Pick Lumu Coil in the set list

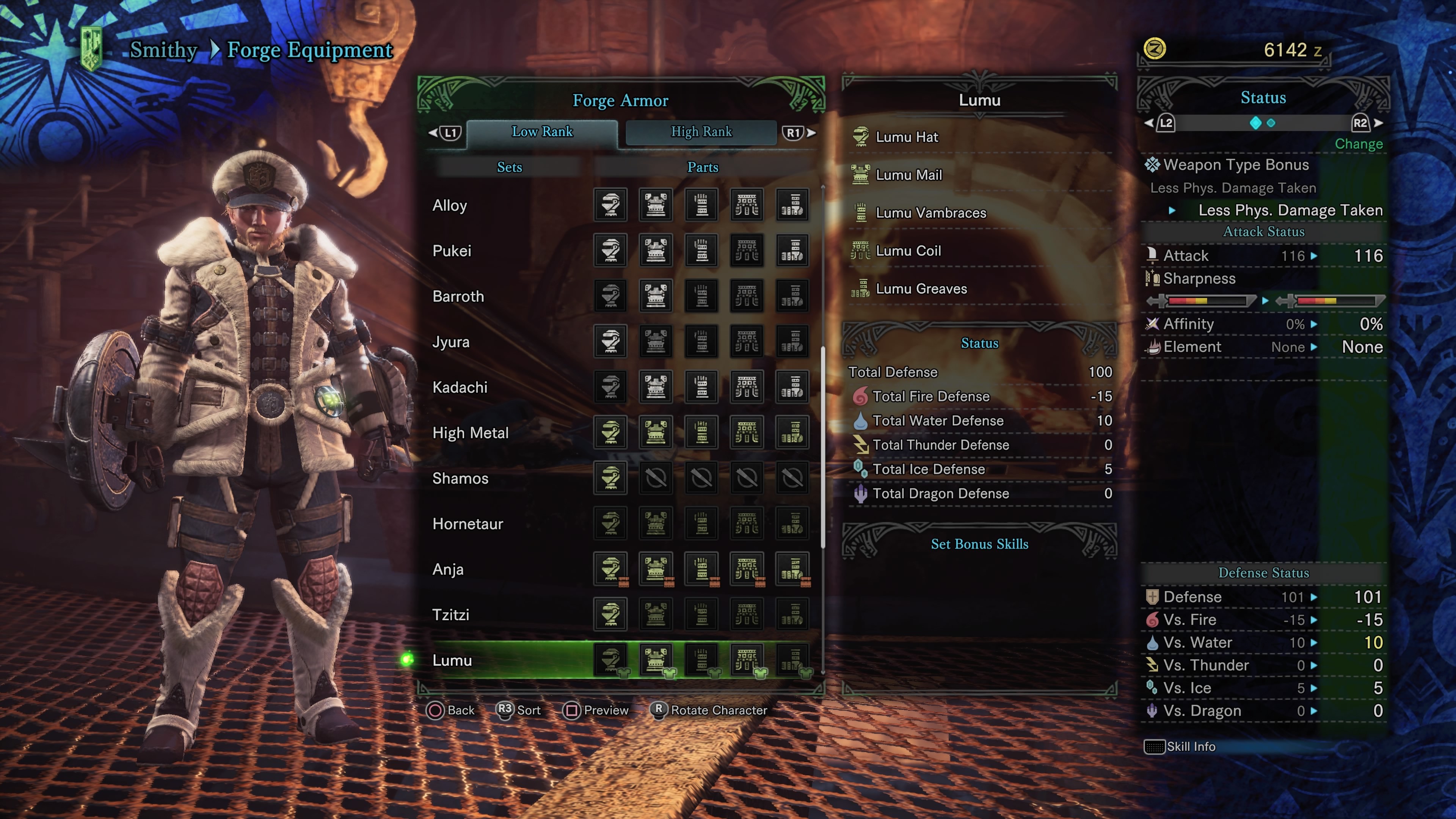908,250
